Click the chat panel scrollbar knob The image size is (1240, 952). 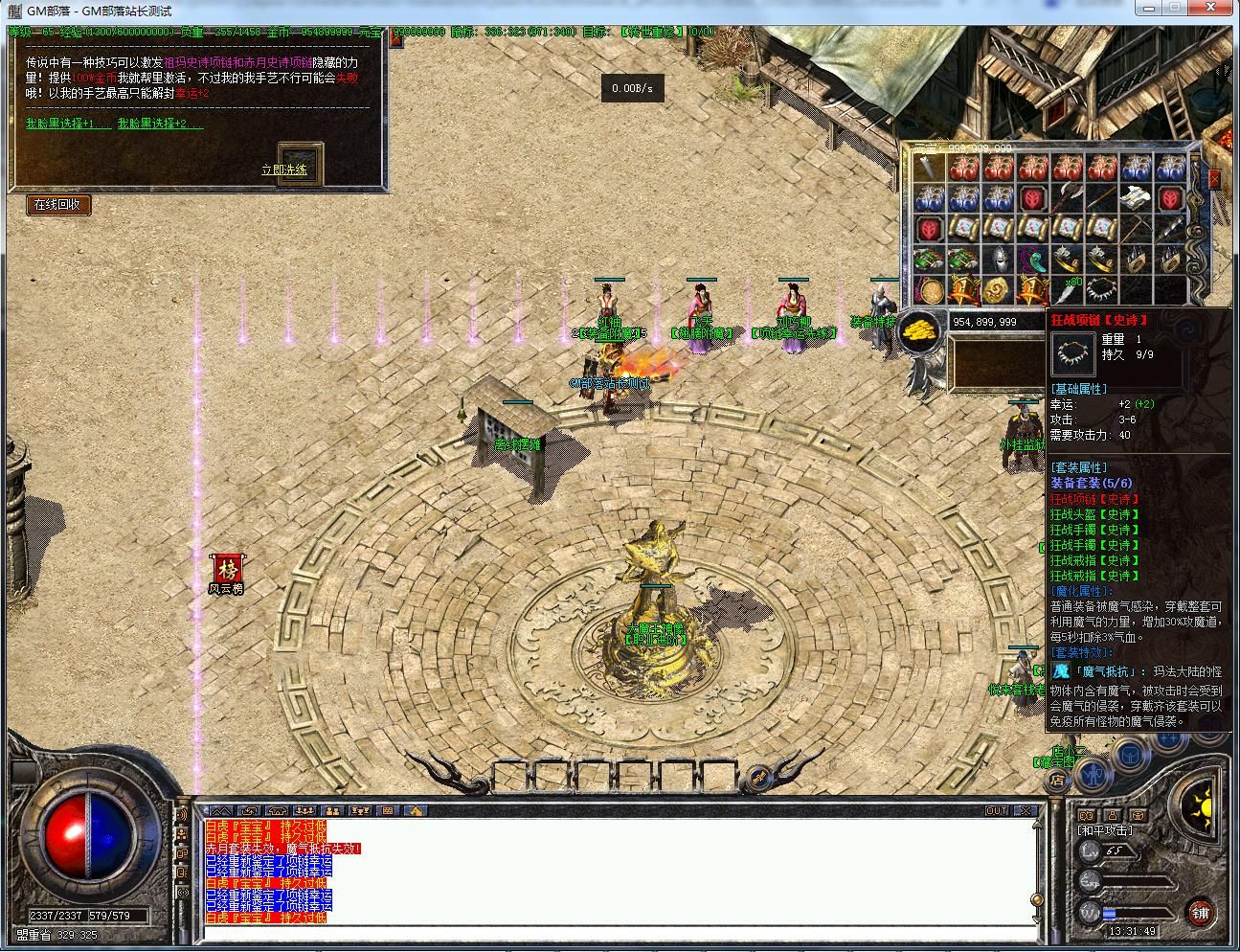[1037, 897]
